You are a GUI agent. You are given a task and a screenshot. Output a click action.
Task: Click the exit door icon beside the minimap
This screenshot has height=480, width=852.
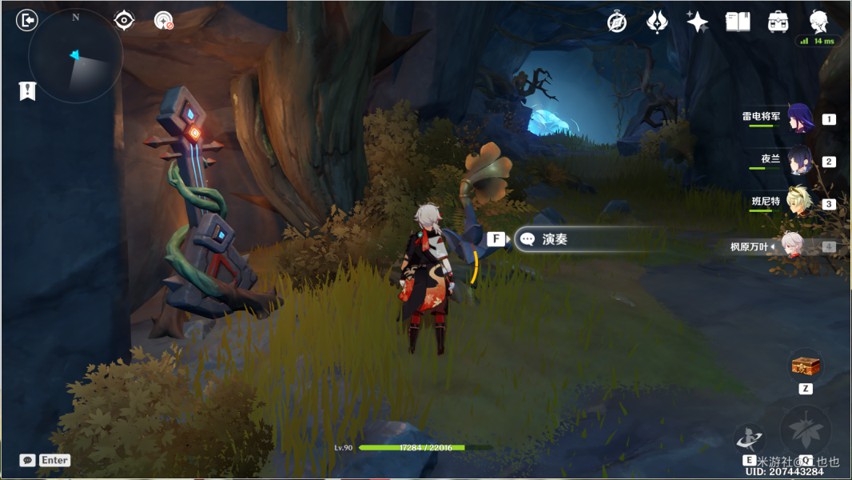click(27, 20)
